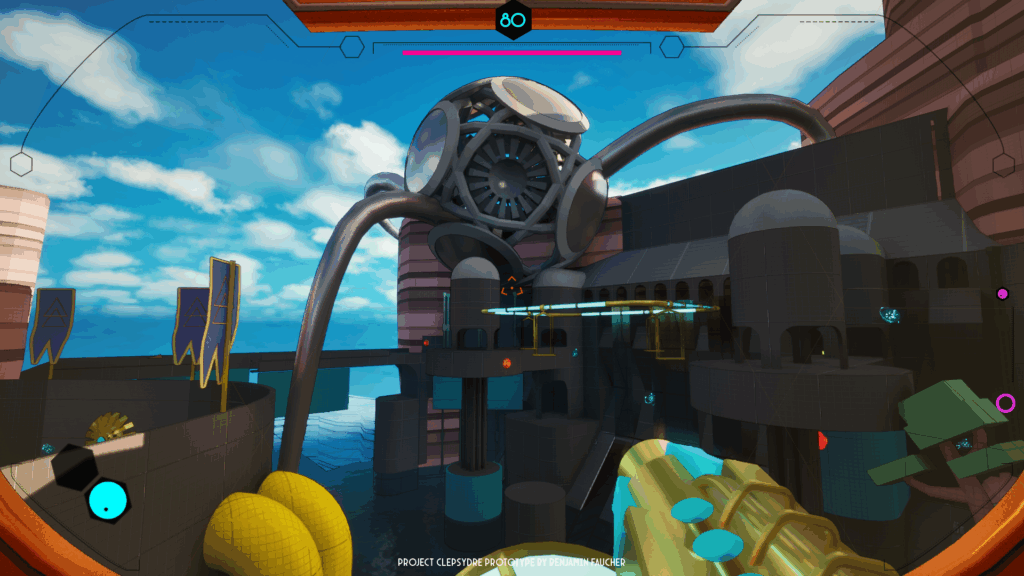Click the hollow magenta ring indicator
This screenshot has width=1024, height=576.
[1005, 403]
